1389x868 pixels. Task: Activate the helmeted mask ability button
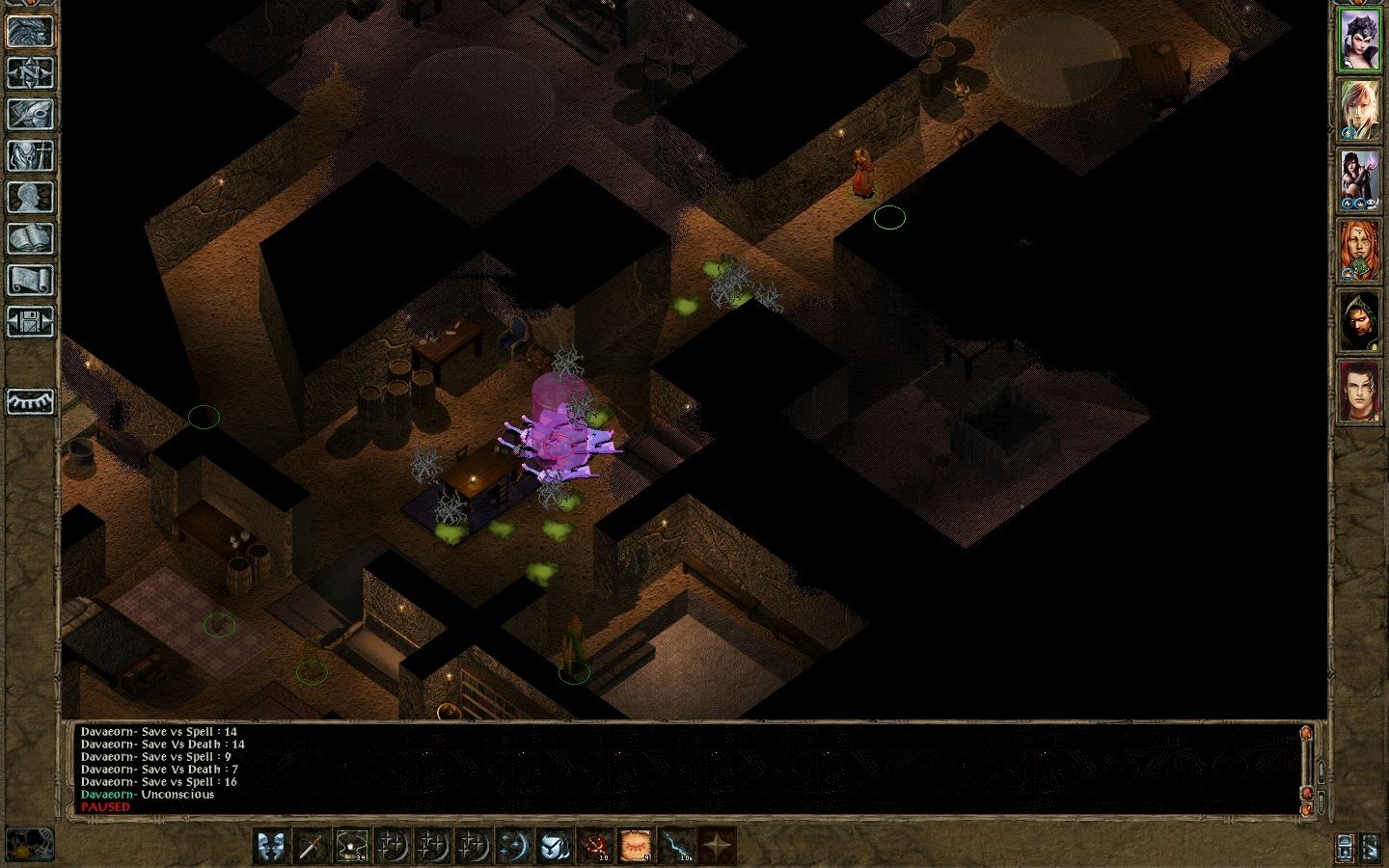(554, 846)
